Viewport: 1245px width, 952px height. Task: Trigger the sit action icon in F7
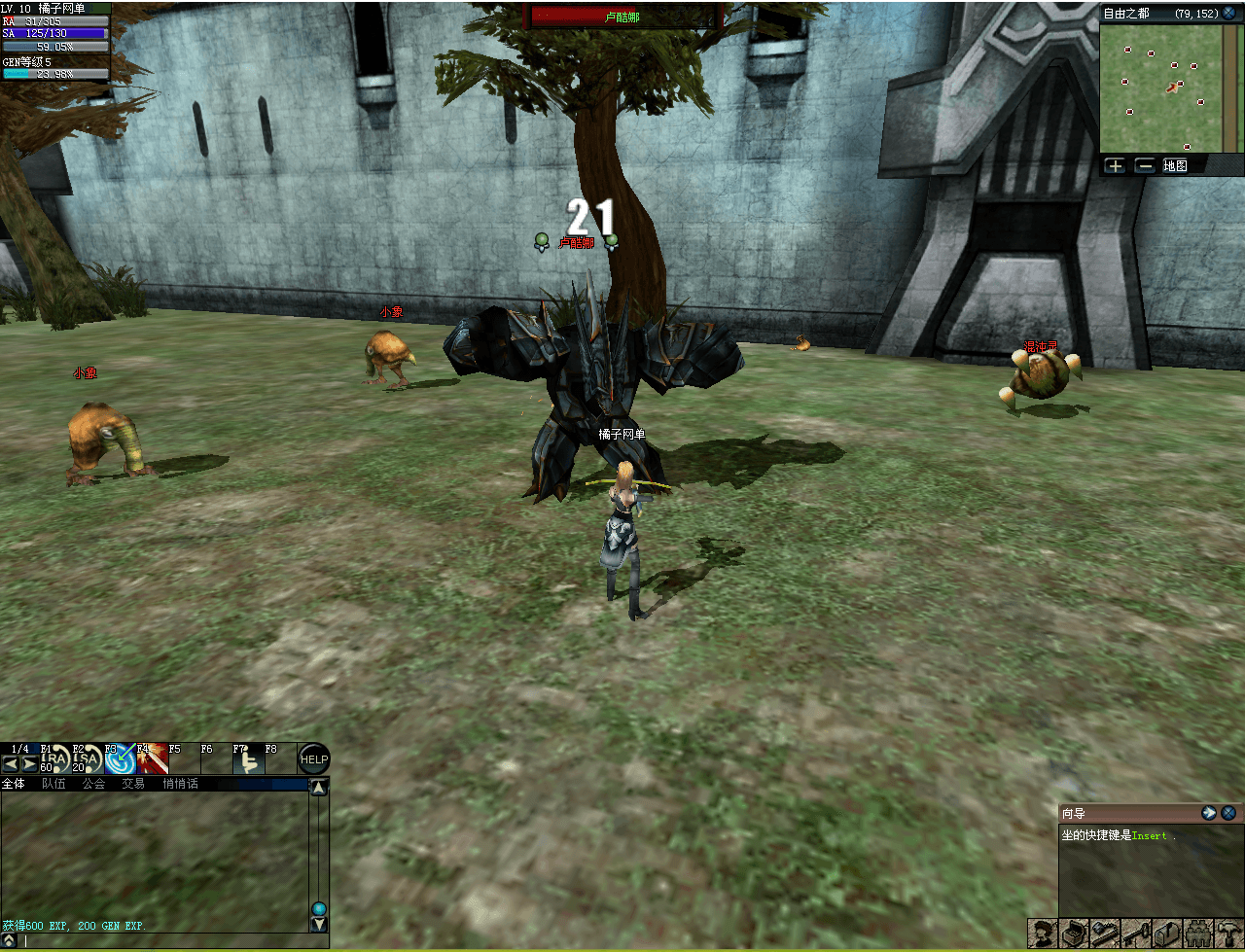(x=249, y=759)
